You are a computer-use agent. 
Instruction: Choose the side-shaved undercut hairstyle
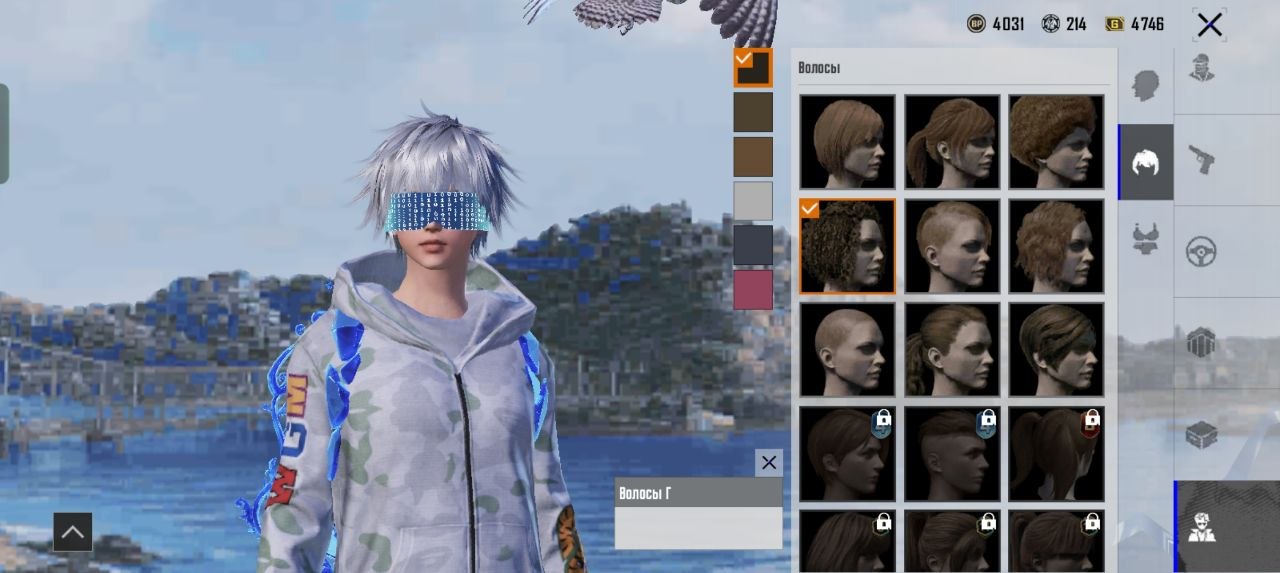point(951,246)
